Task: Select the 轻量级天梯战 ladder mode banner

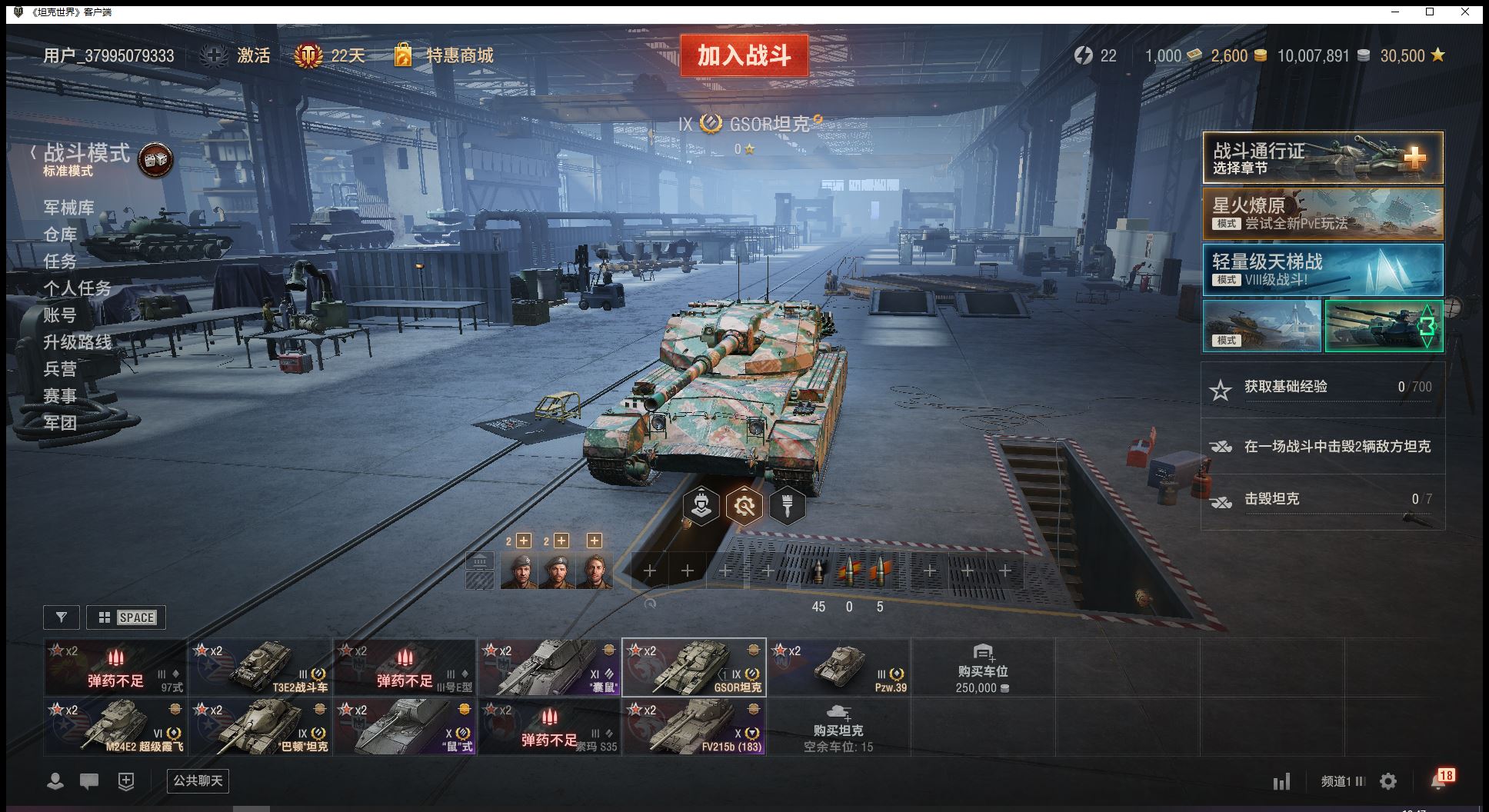Action: (x=1322, y=270)
